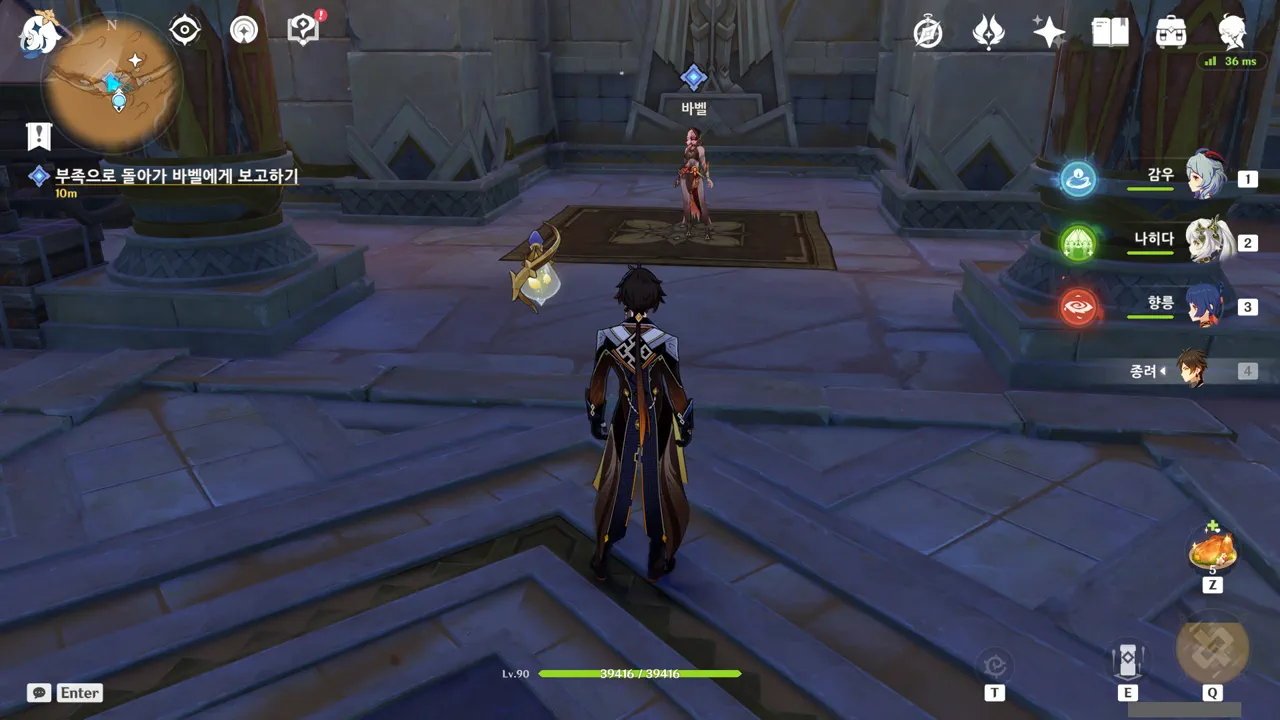
Task: Open the quest banner icon under the minimap
Action: 39,135
